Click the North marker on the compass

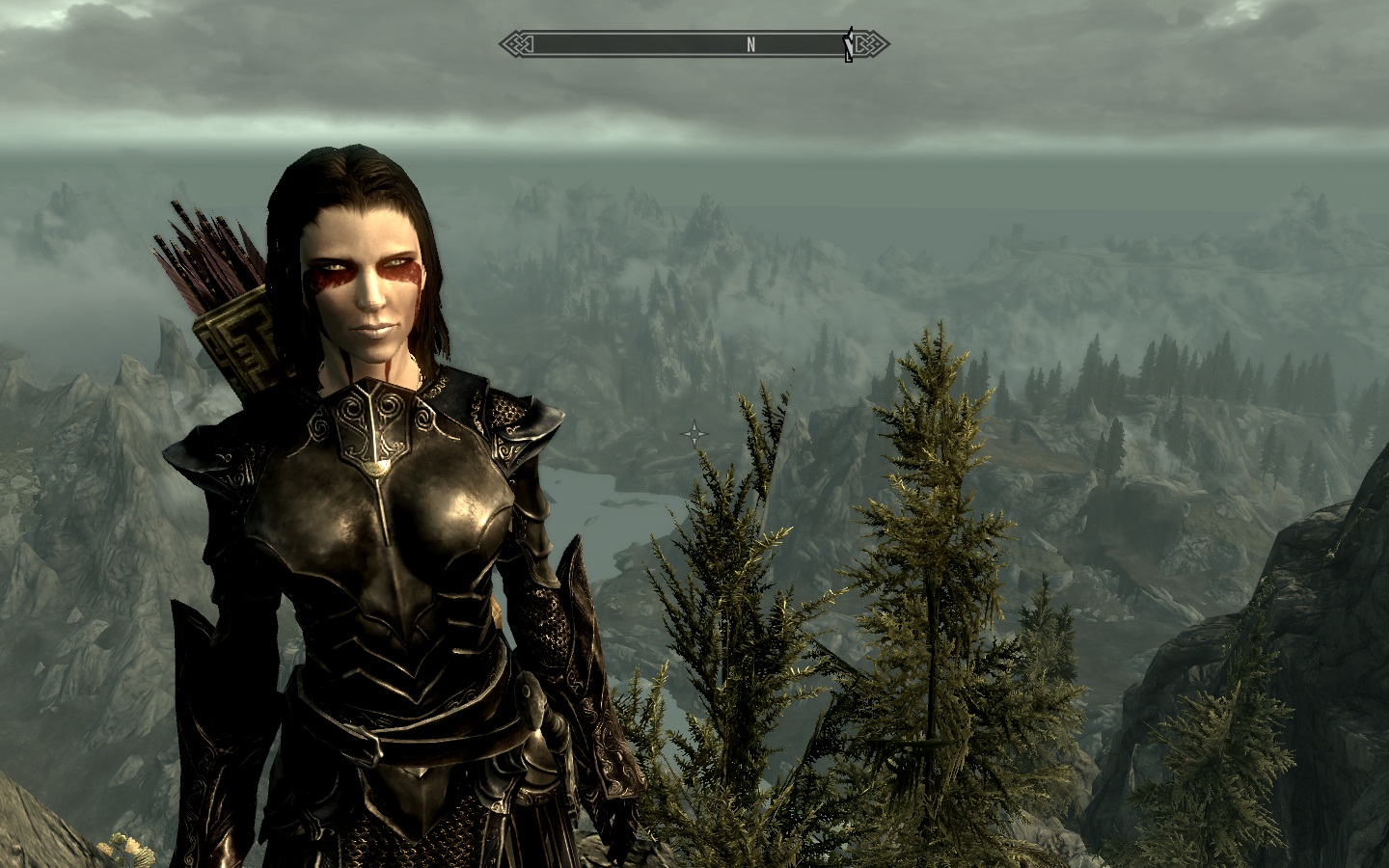pos(750,44)
